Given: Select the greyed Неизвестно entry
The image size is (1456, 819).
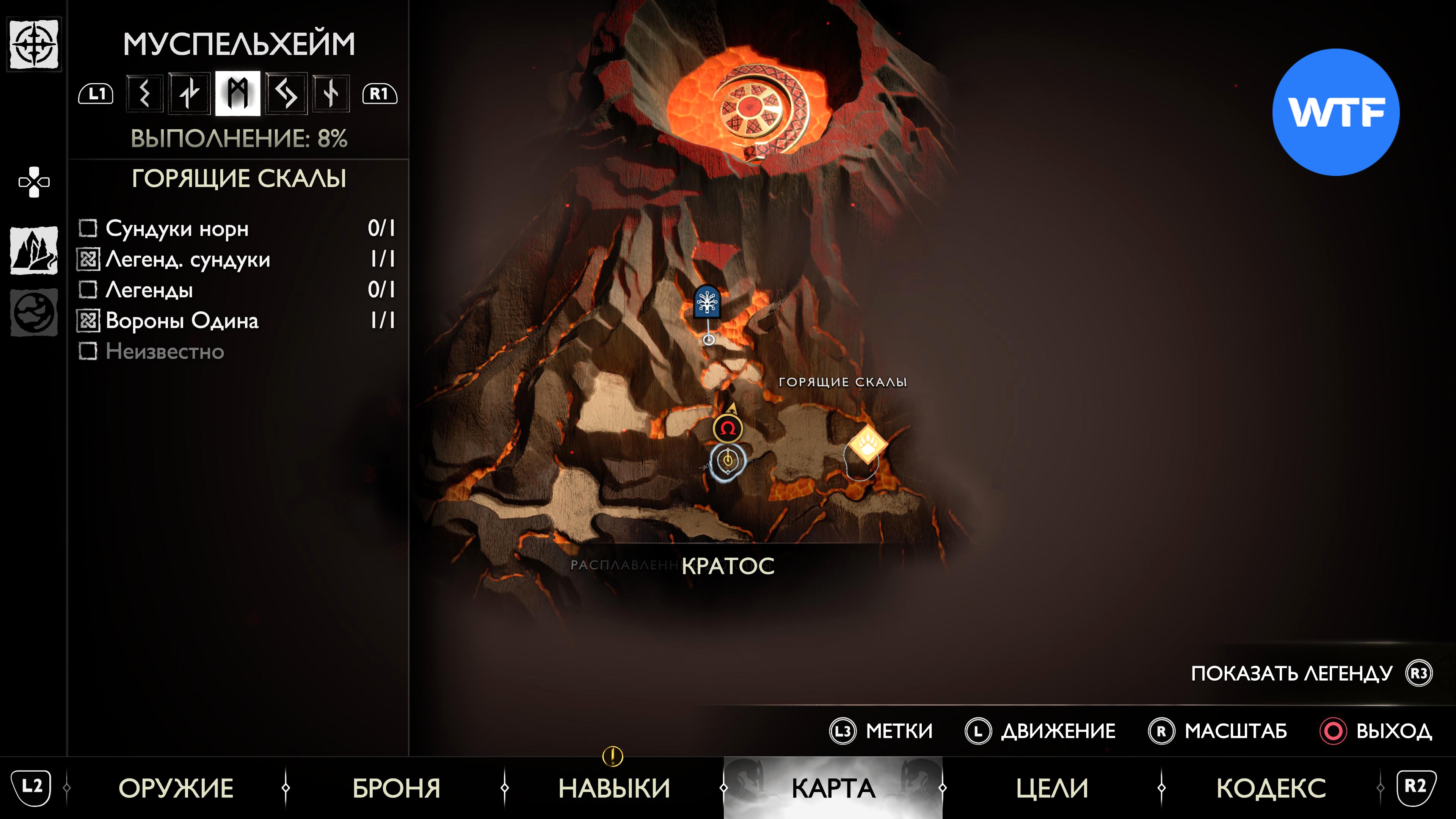Looking at the screenshot, I should [x=164, y=351].
